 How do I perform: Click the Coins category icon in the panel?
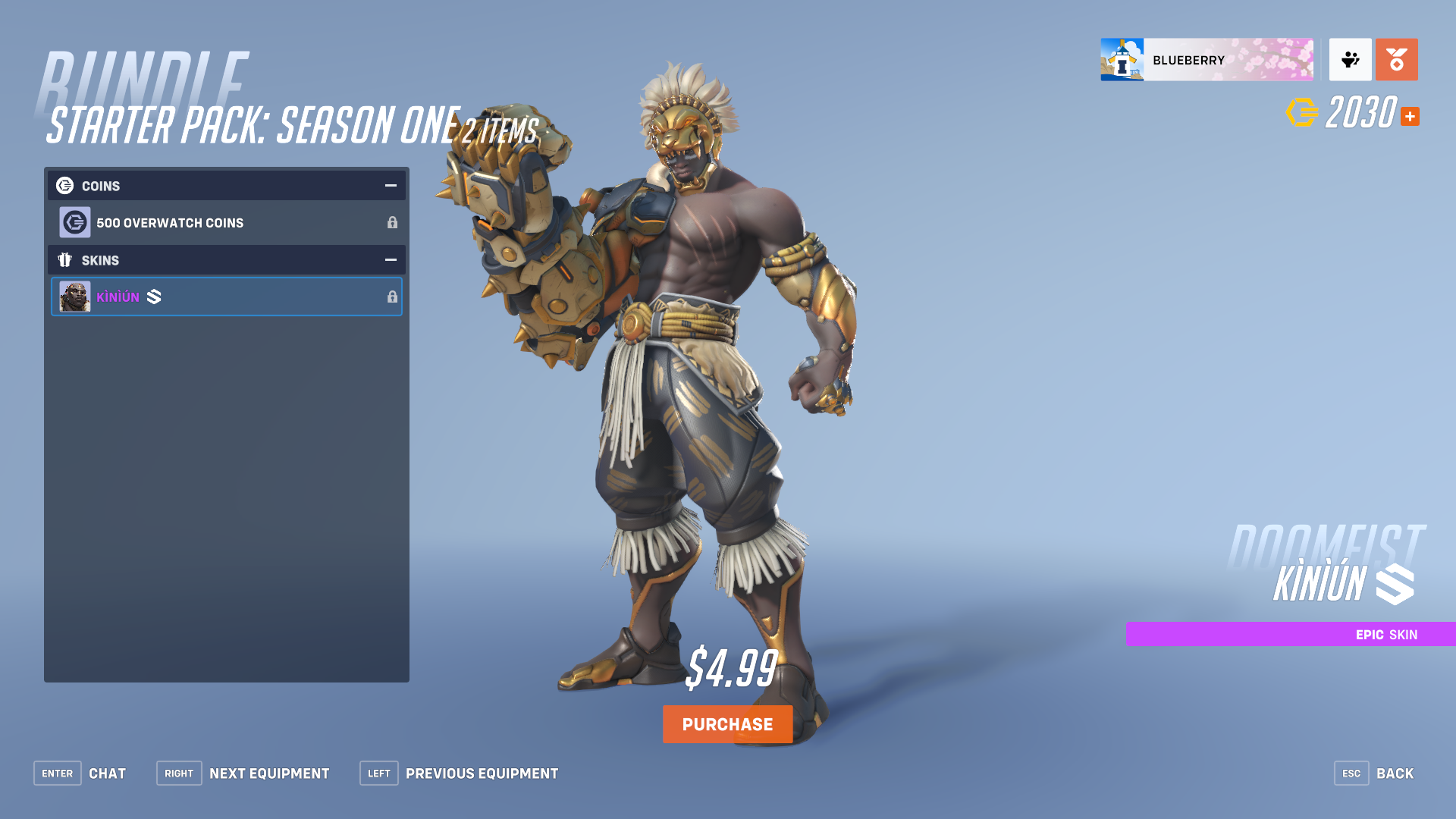(x=64, y=185)
